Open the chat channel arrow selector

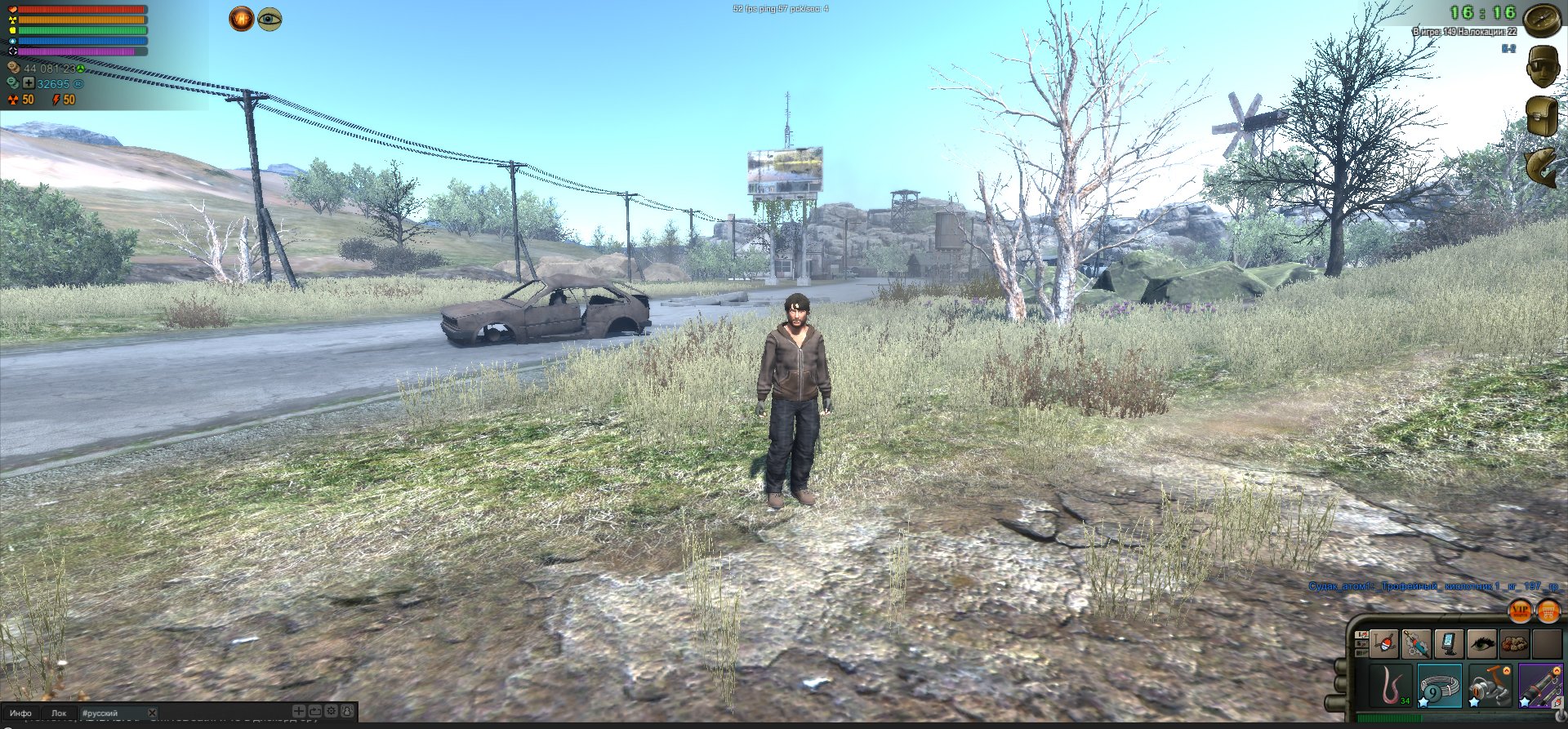[315, 712]
